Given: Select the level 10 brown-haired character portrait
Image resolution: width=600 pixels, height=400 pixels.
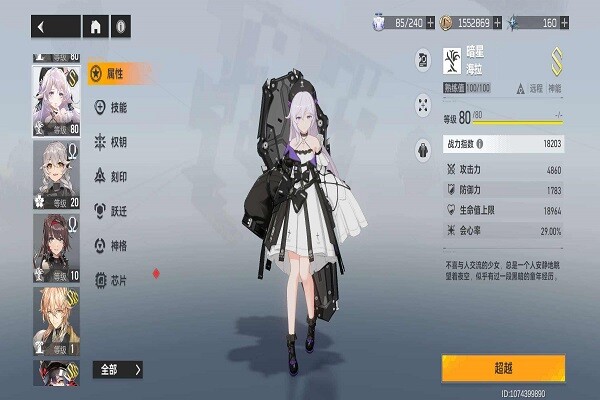Looking at the screenshot, I should (x=58, y=246).
